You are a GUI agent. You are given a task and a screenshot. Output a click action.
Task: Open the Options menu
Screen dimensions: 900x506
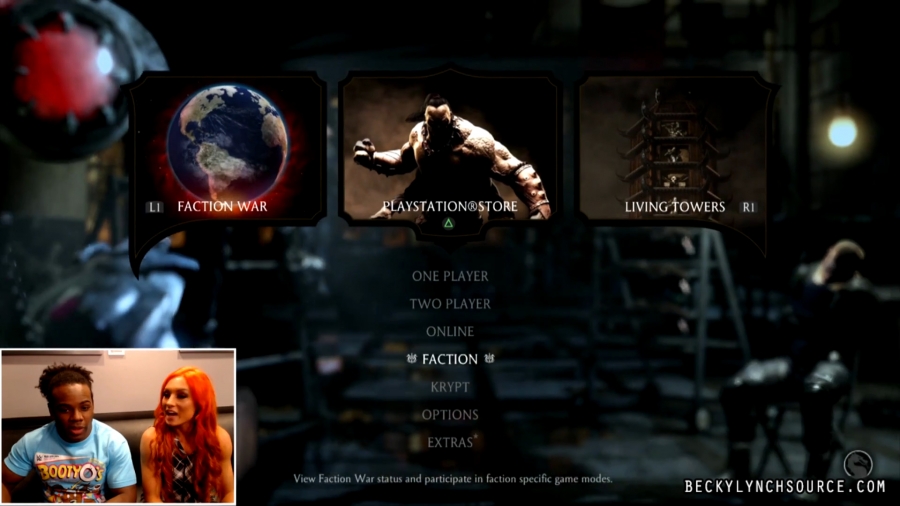[450, 414]
